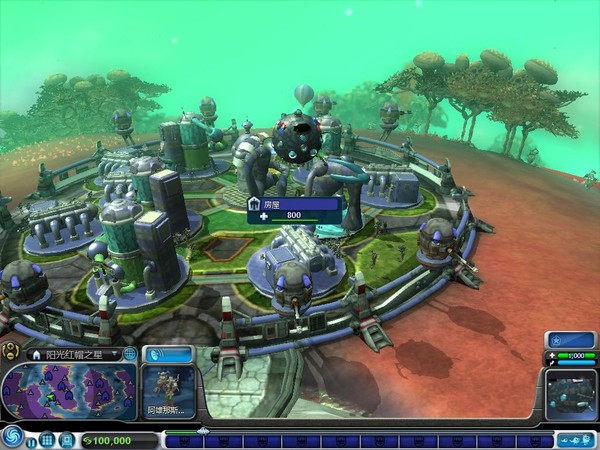Open the evolution history button
The image size is (600, 450).
click(x=575, y=440)
